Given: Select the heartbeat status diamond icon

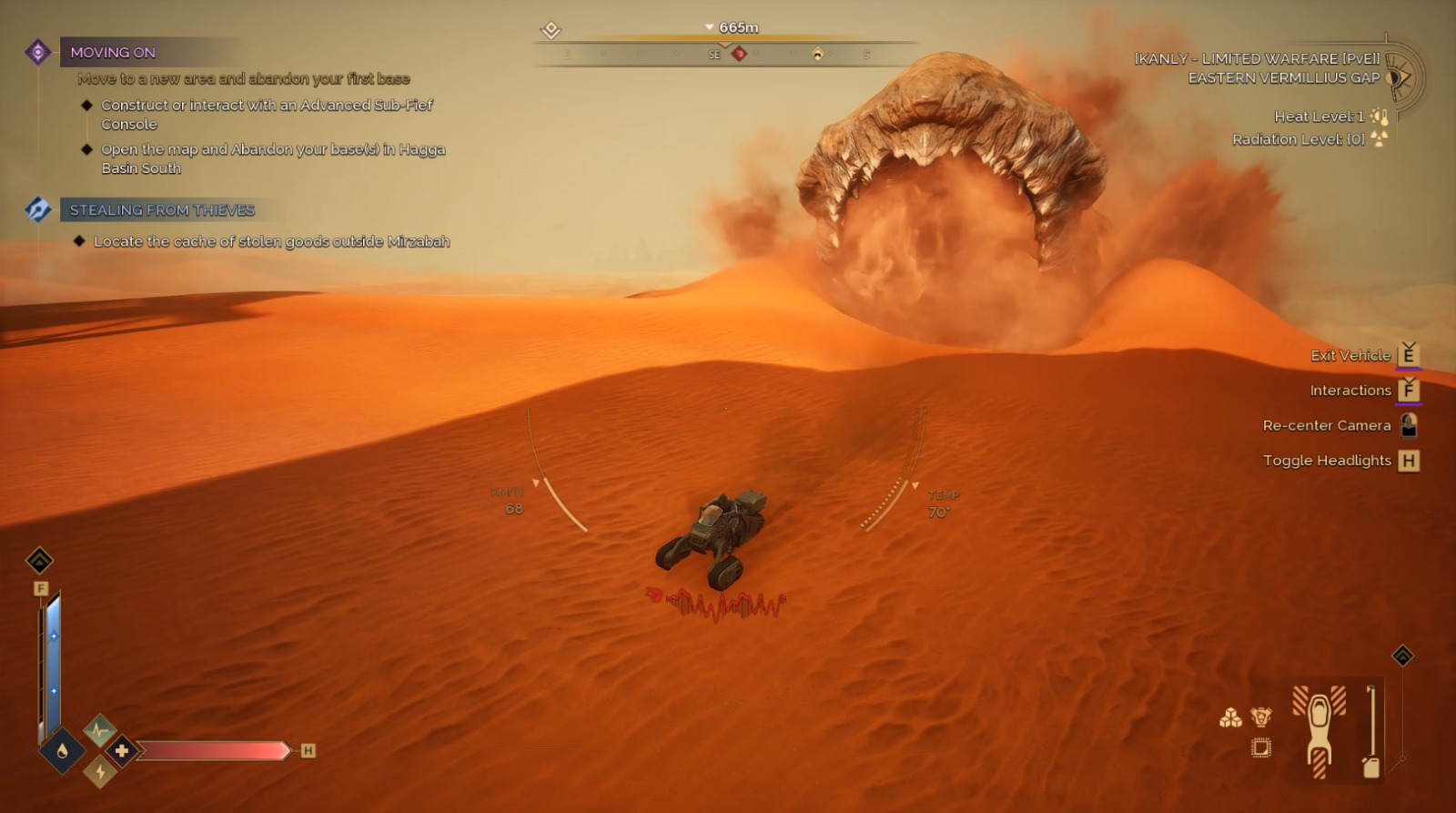Looking at the screenshot, I should (99, 729).
